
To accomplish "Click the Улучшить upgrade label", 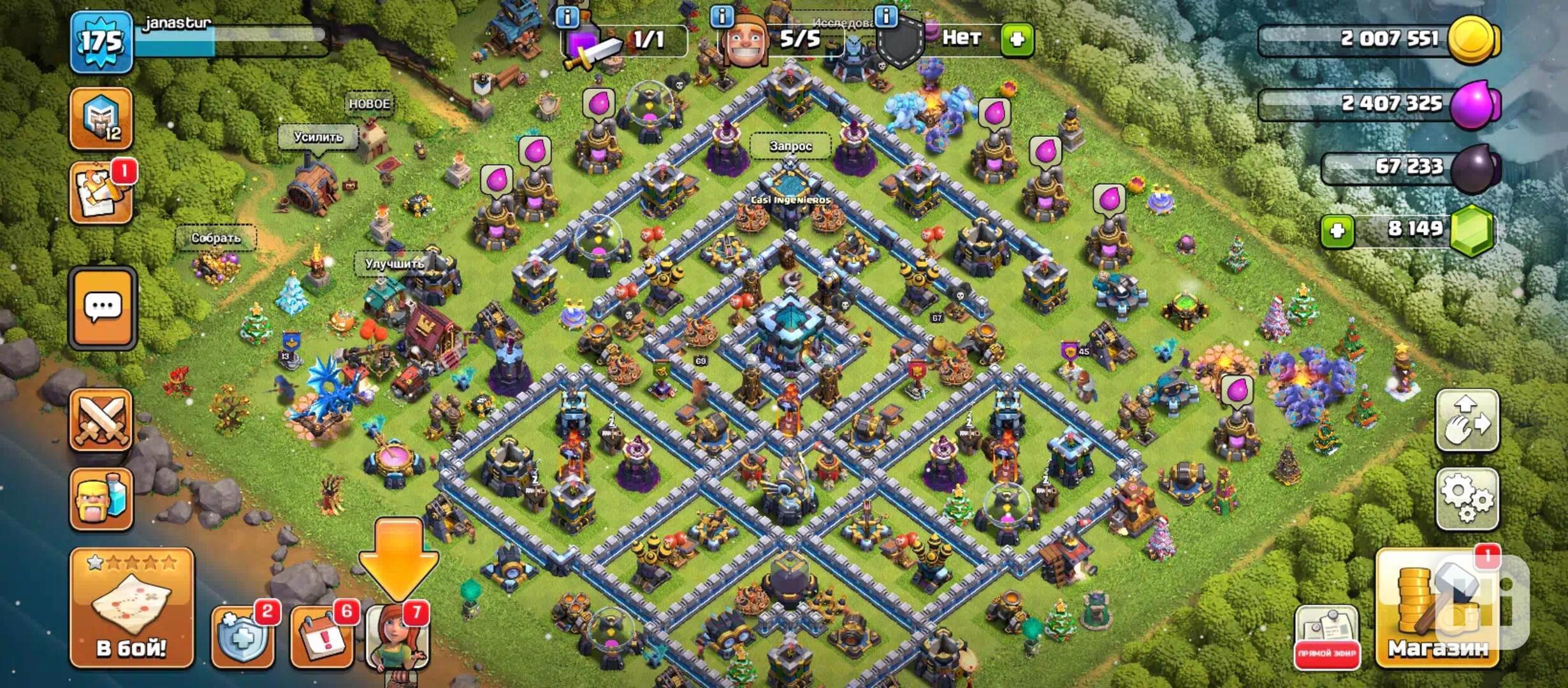I will tap(394, 263).
